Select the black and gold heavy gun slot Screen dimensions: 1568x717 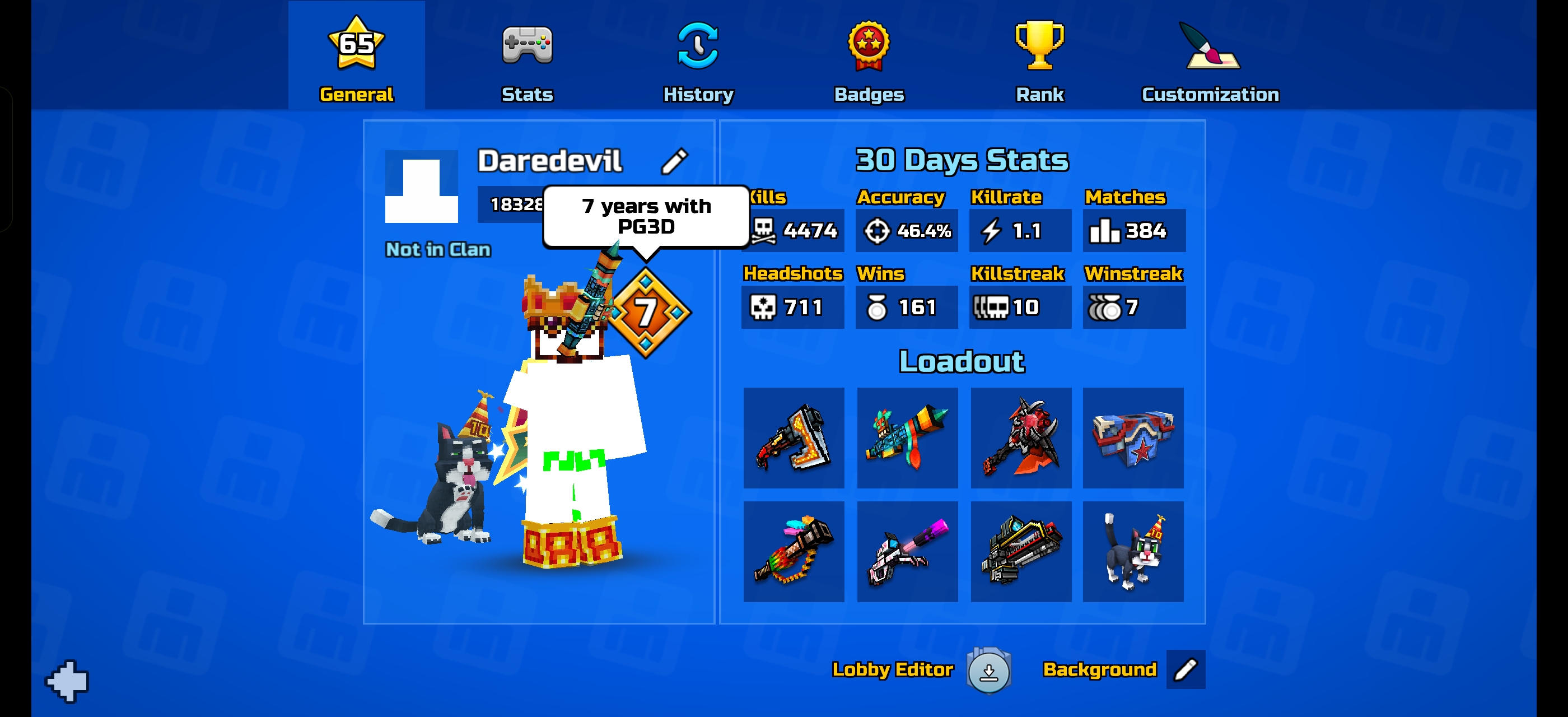(1021, 551)
